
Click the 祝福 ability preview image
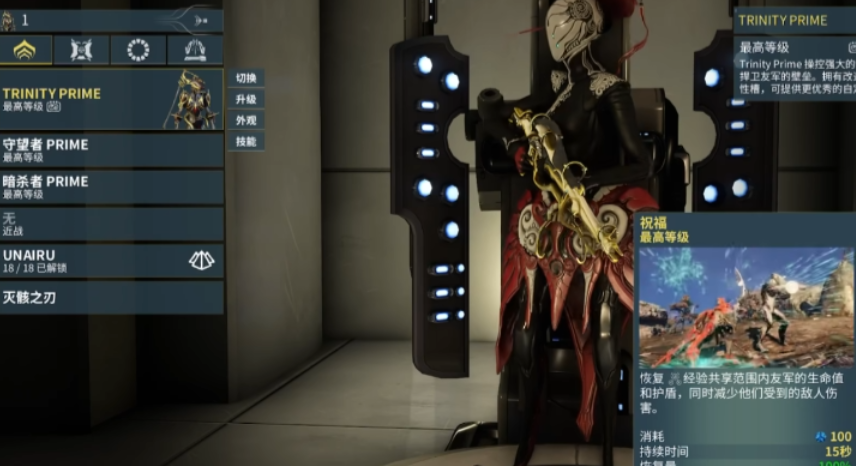point(744,307)
